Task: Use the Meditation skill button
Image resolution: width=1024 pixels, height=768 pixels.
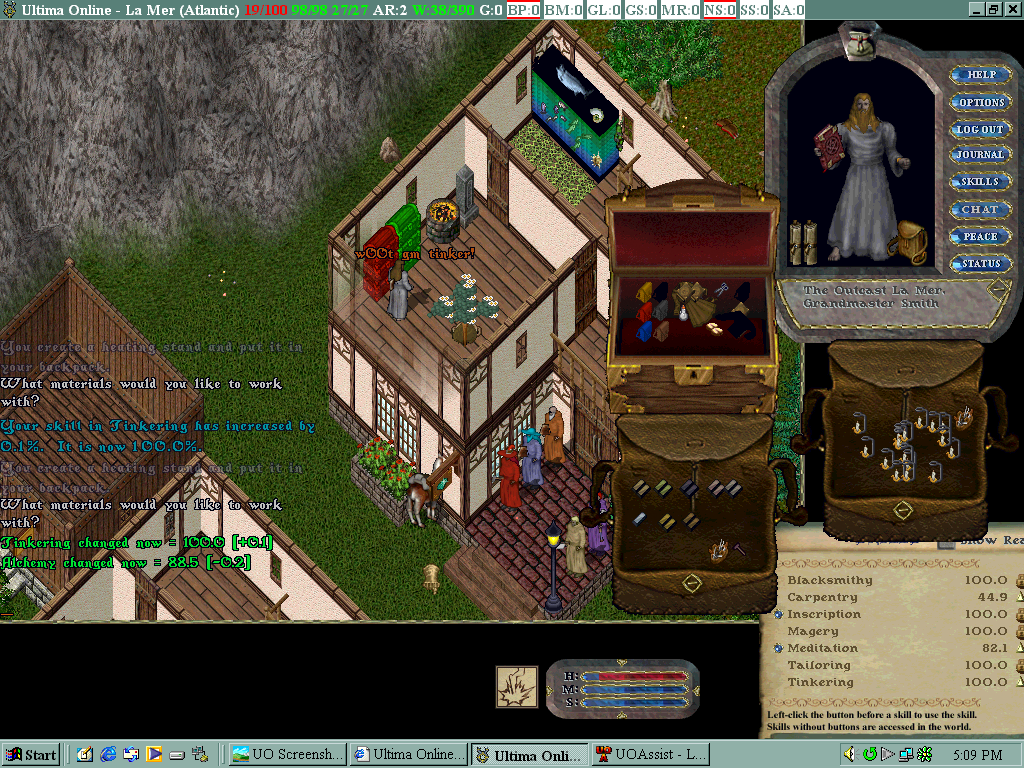Action: point(779,648)
